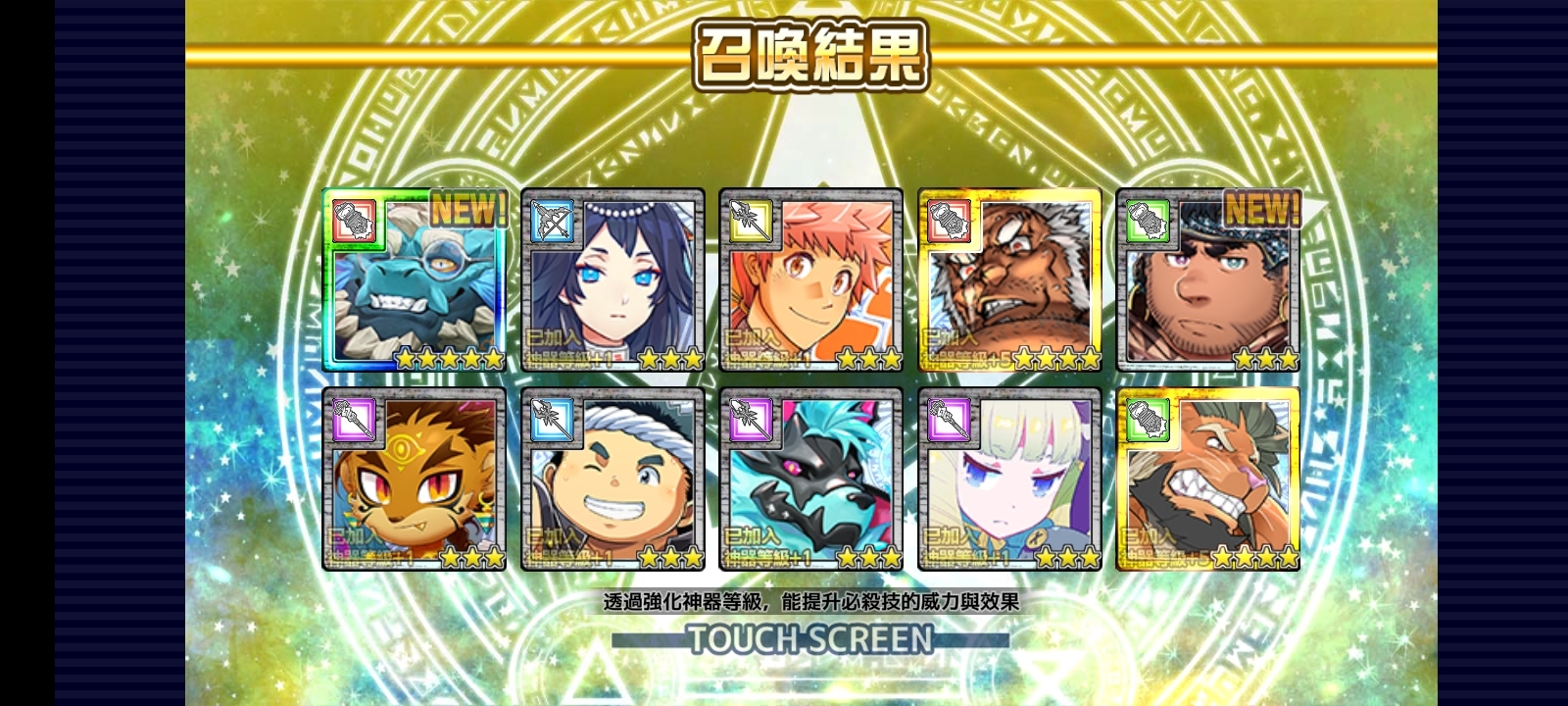
Task: Open the white-bearded angry warrior card
Action: coord(1009,280)
